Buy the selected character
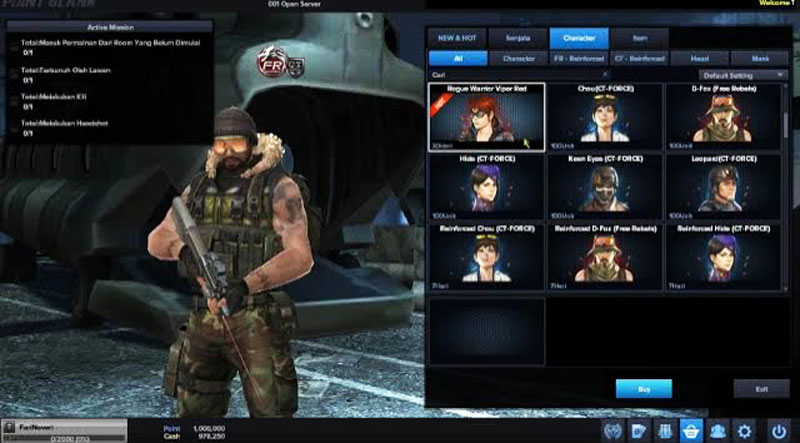This screenshot has width=800, height=443. coord(643,388)
